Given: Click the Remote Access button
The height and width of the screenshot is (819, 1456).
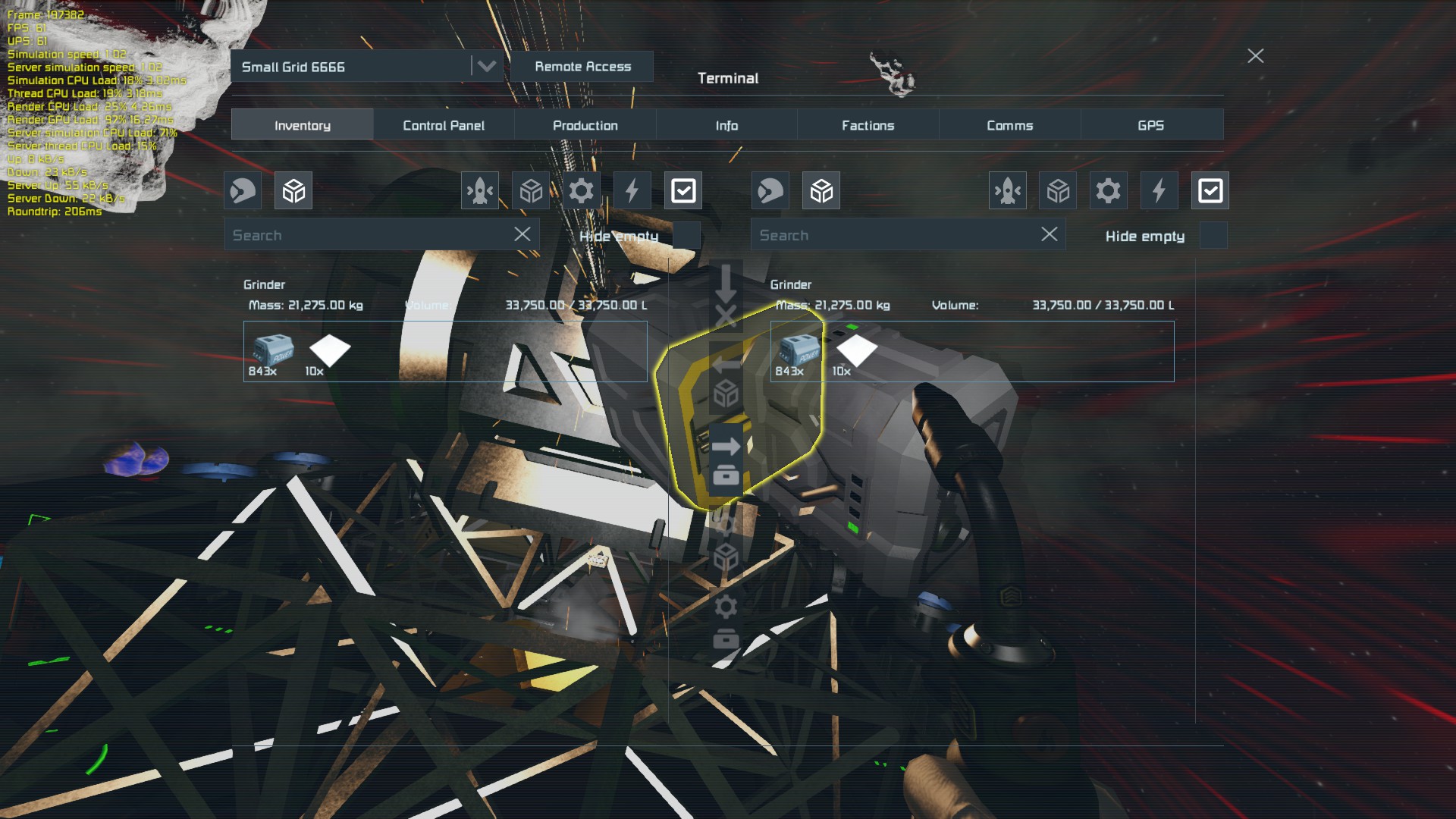Looking at the screenshot, I should (x=582, y=67).
